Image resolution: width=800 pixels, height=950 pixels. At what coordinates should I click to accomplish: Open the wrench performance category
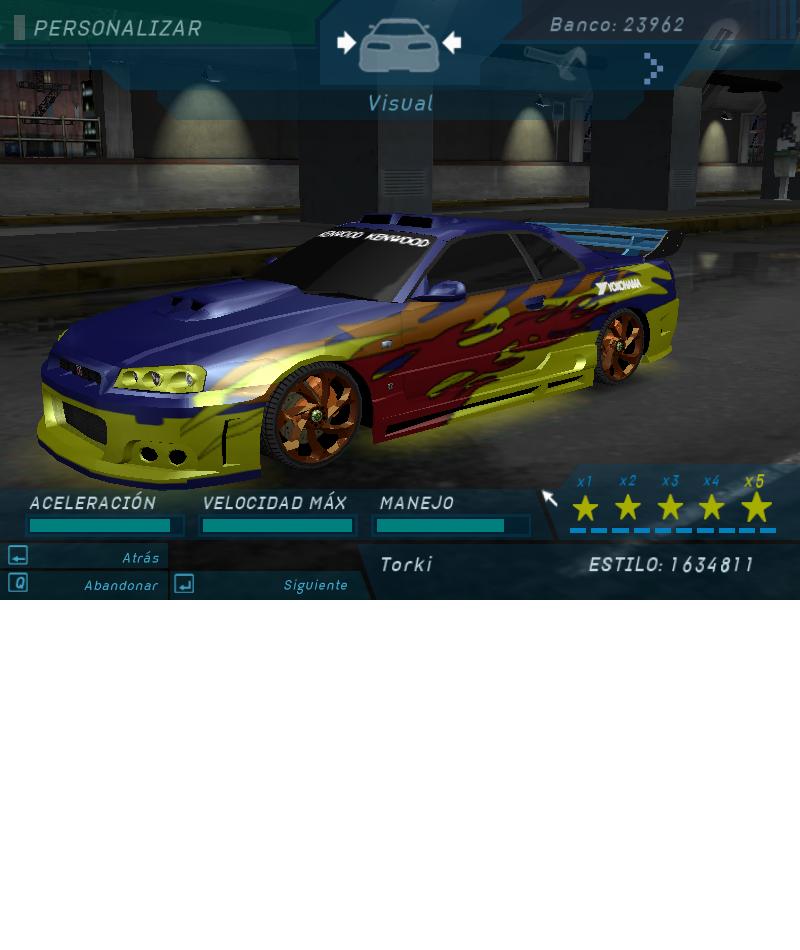(555, 62)
